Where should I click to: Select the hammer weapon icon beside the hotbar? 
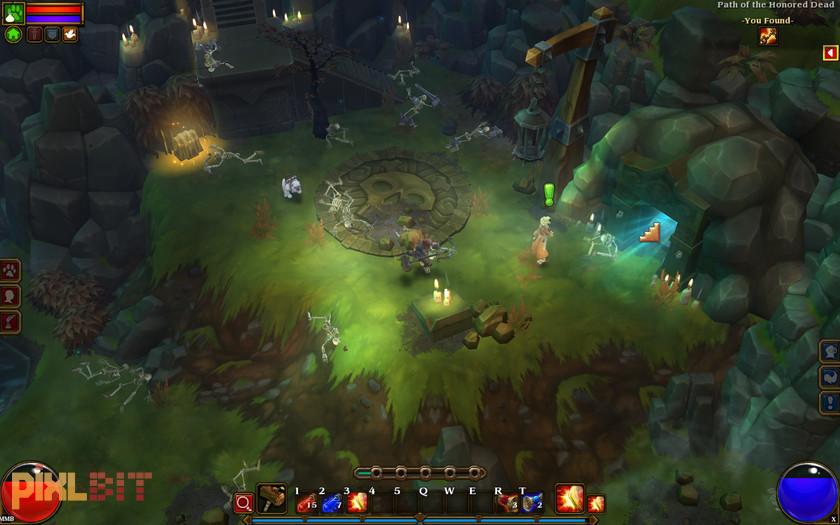click(x=271, y=499)
